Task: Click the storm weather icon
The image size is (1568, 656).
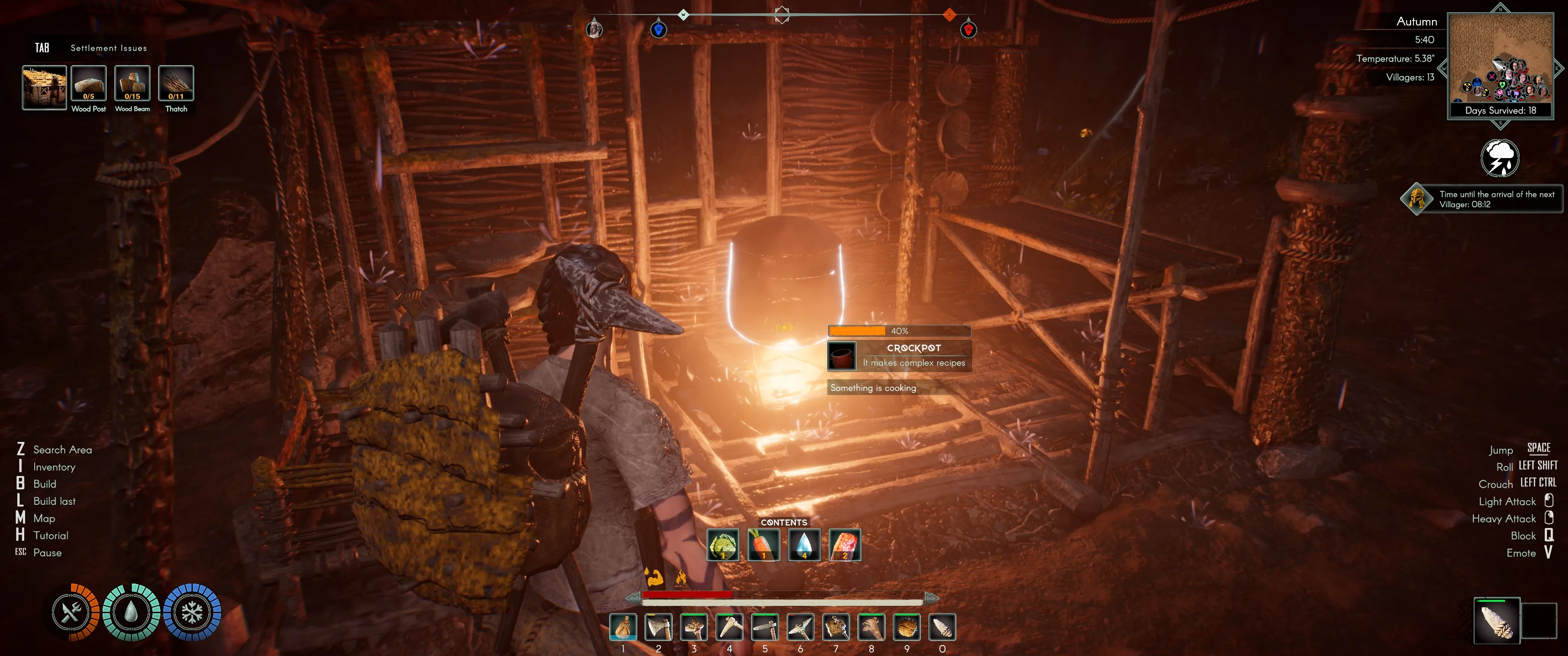Action: click(x=1499, y=158)
